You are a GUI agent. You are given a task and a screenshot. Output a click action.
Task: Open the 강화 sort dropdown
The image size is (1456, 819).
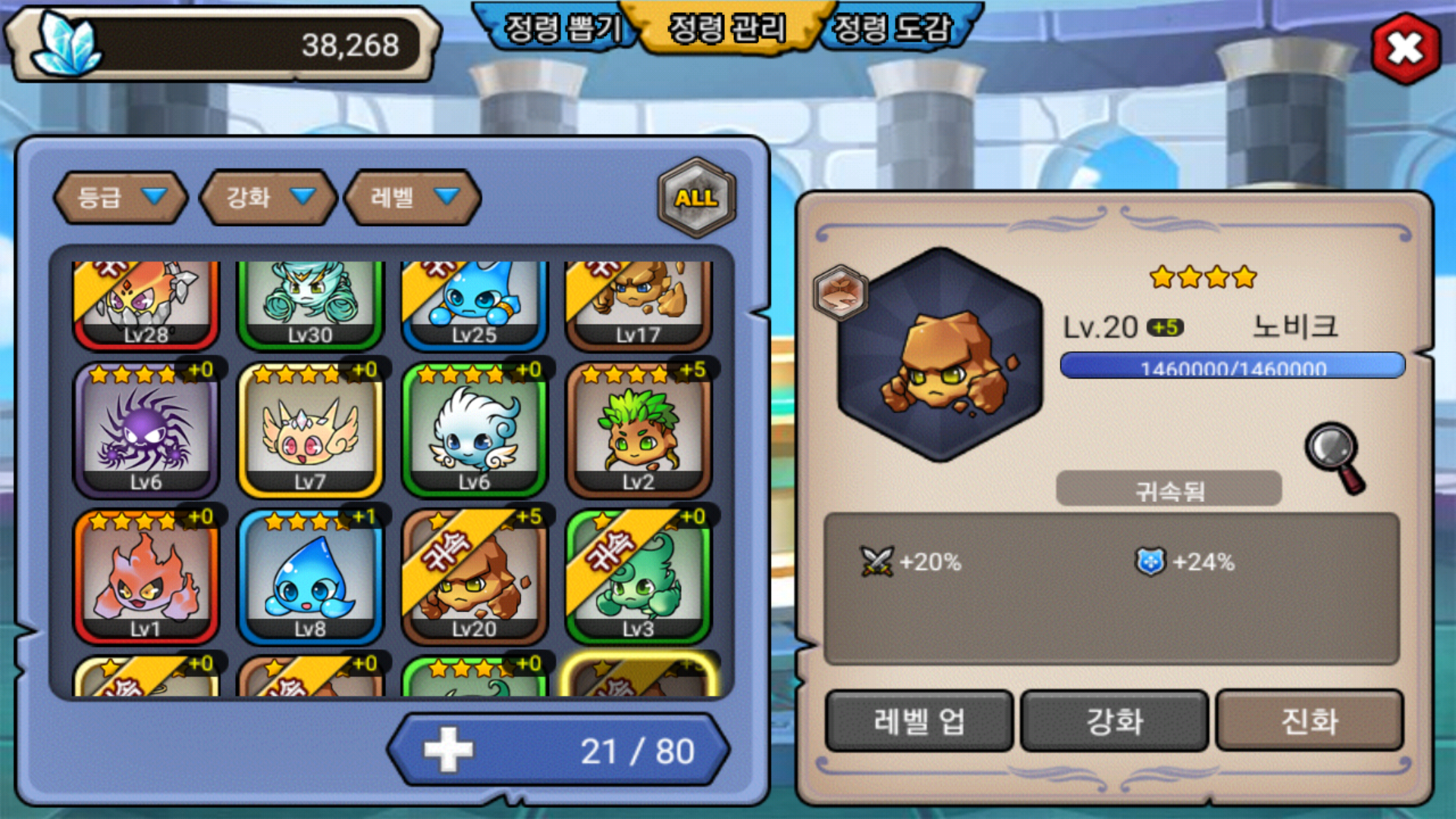tap(268, 197)
